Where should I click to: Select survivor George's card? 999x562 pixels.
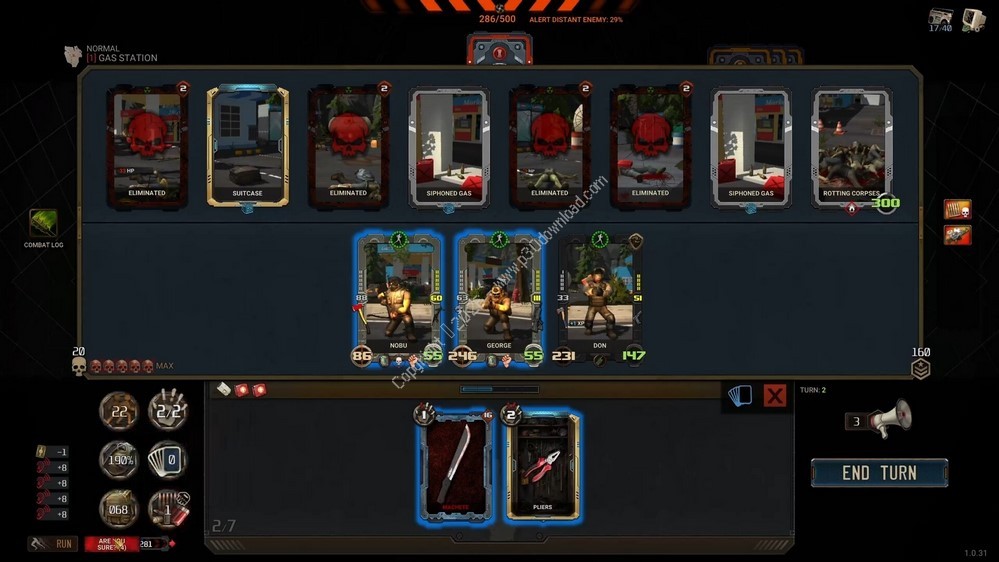(498, 297)
